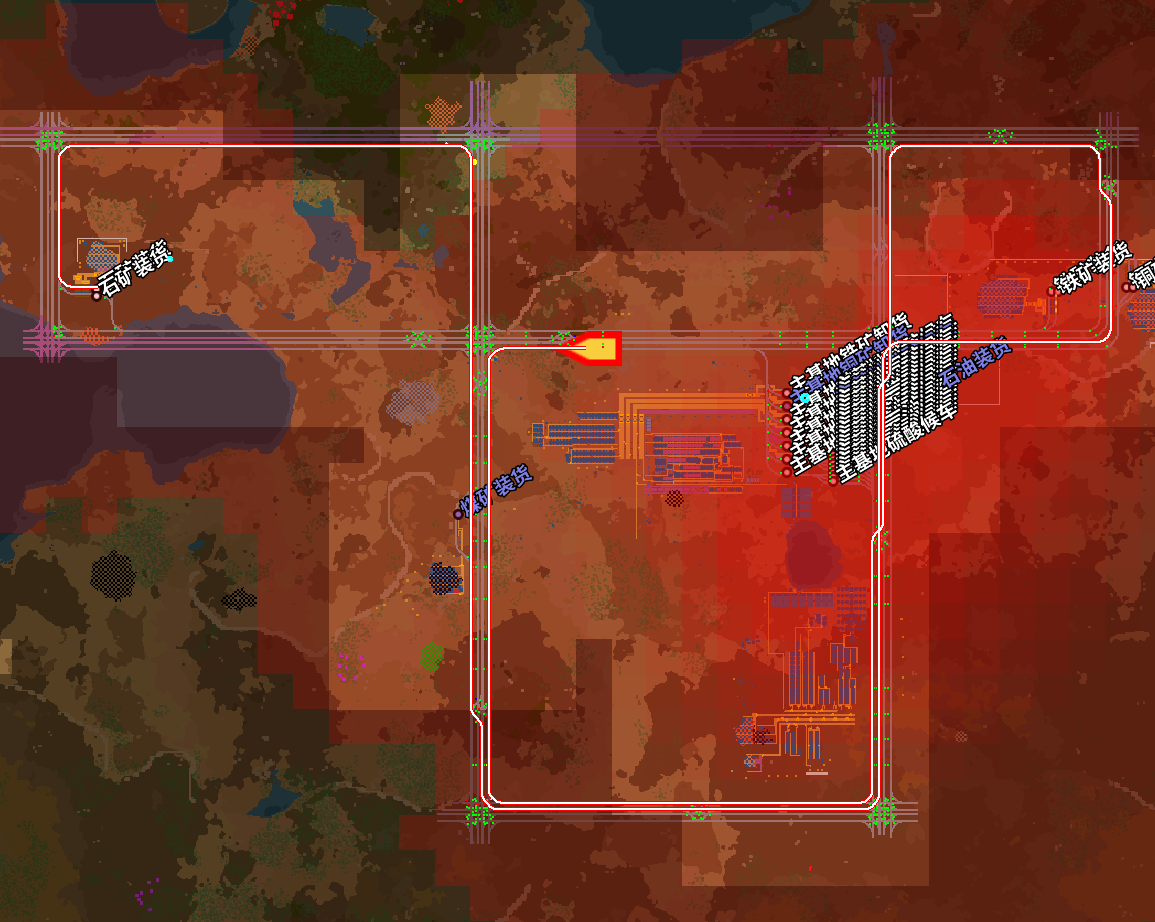The image size is (1155, 922).
Task: Click the yellow player arrow marker
Action: (x=592, y=348)
